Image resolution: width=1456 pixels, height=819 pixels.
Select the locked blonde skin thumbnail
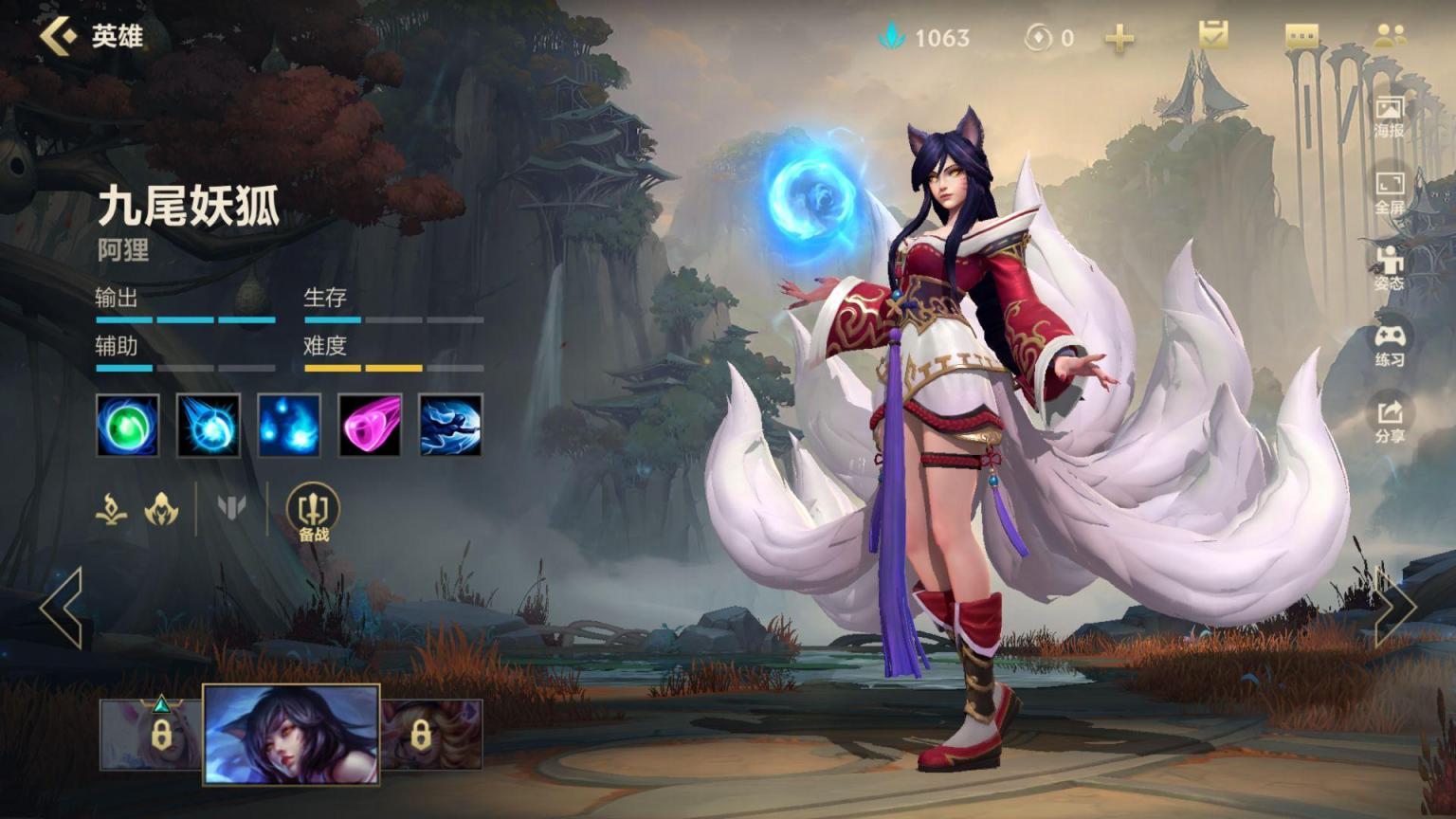point(431,735)
